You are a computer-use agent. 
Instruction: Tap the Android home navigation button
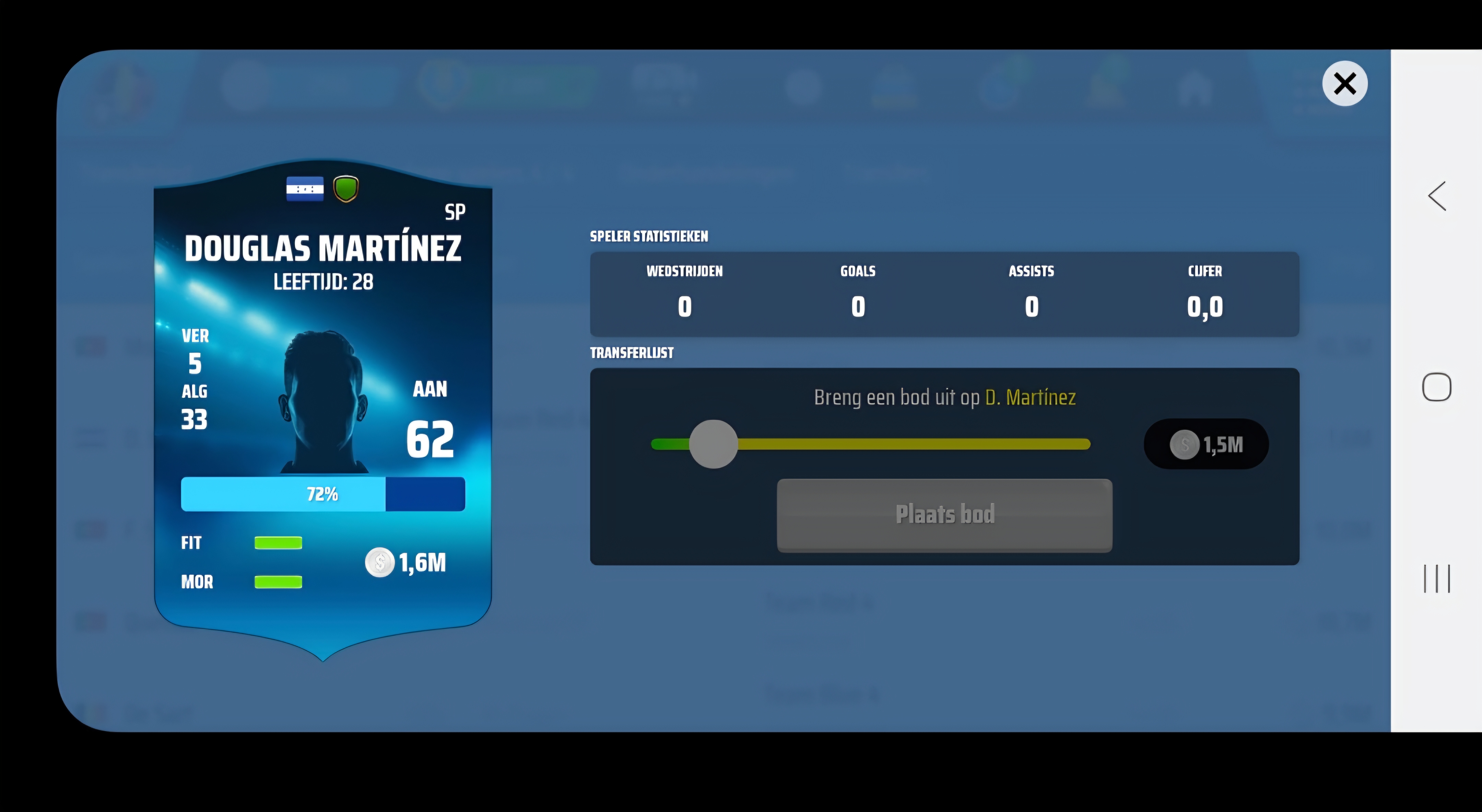coord(1437,387)
